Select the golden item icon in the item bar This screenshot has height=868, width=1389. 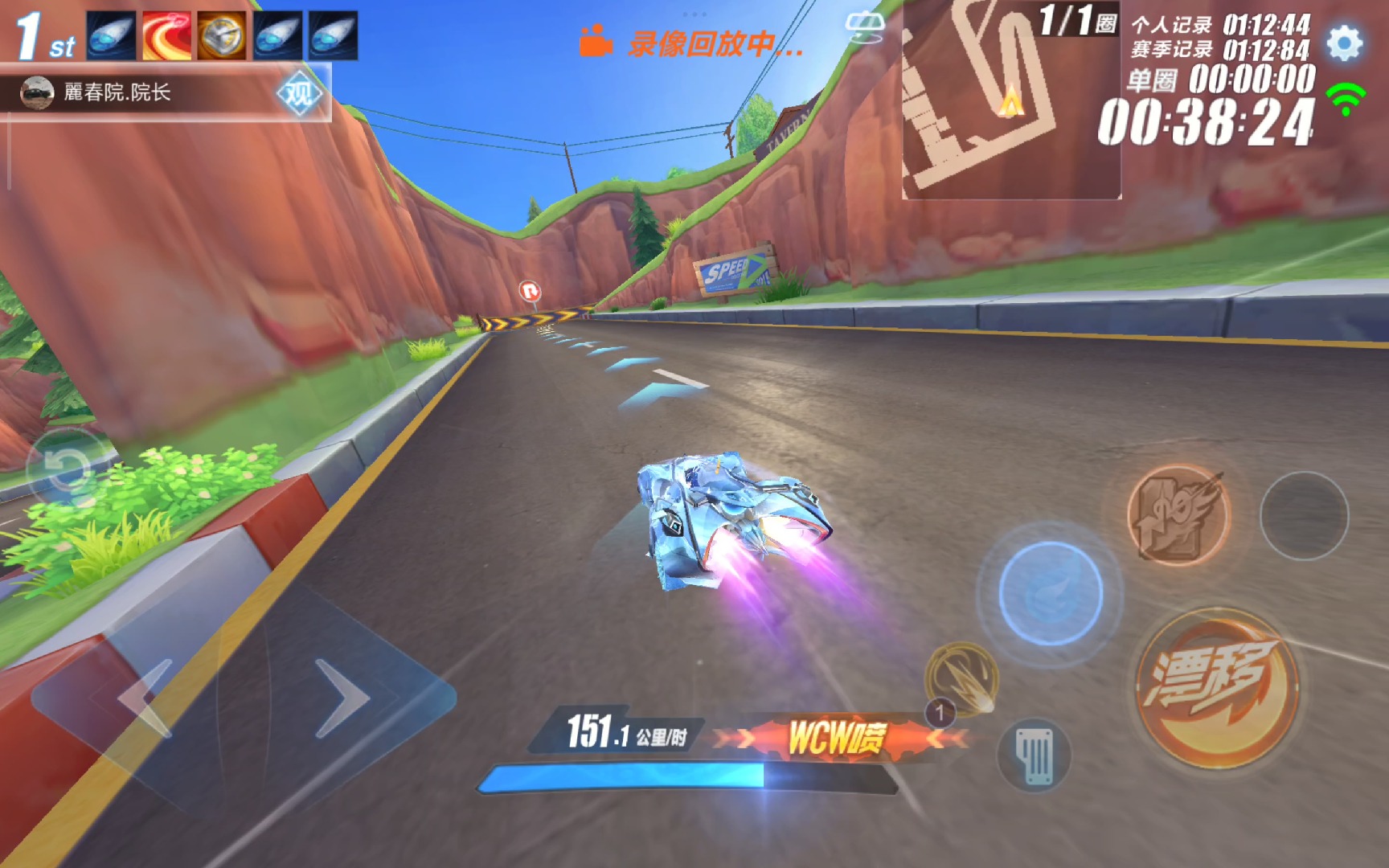click(222, 36)
